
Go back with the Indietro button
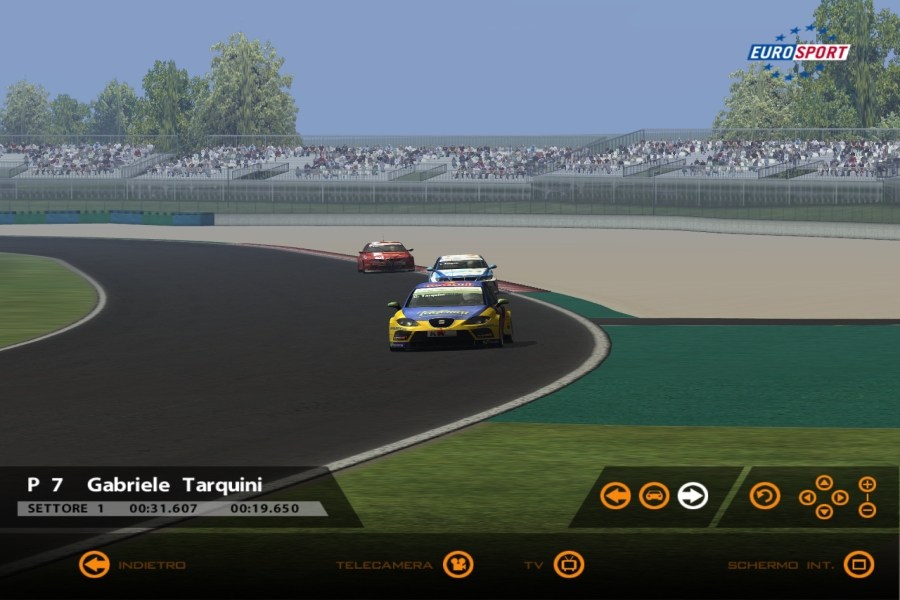point(94,565)
